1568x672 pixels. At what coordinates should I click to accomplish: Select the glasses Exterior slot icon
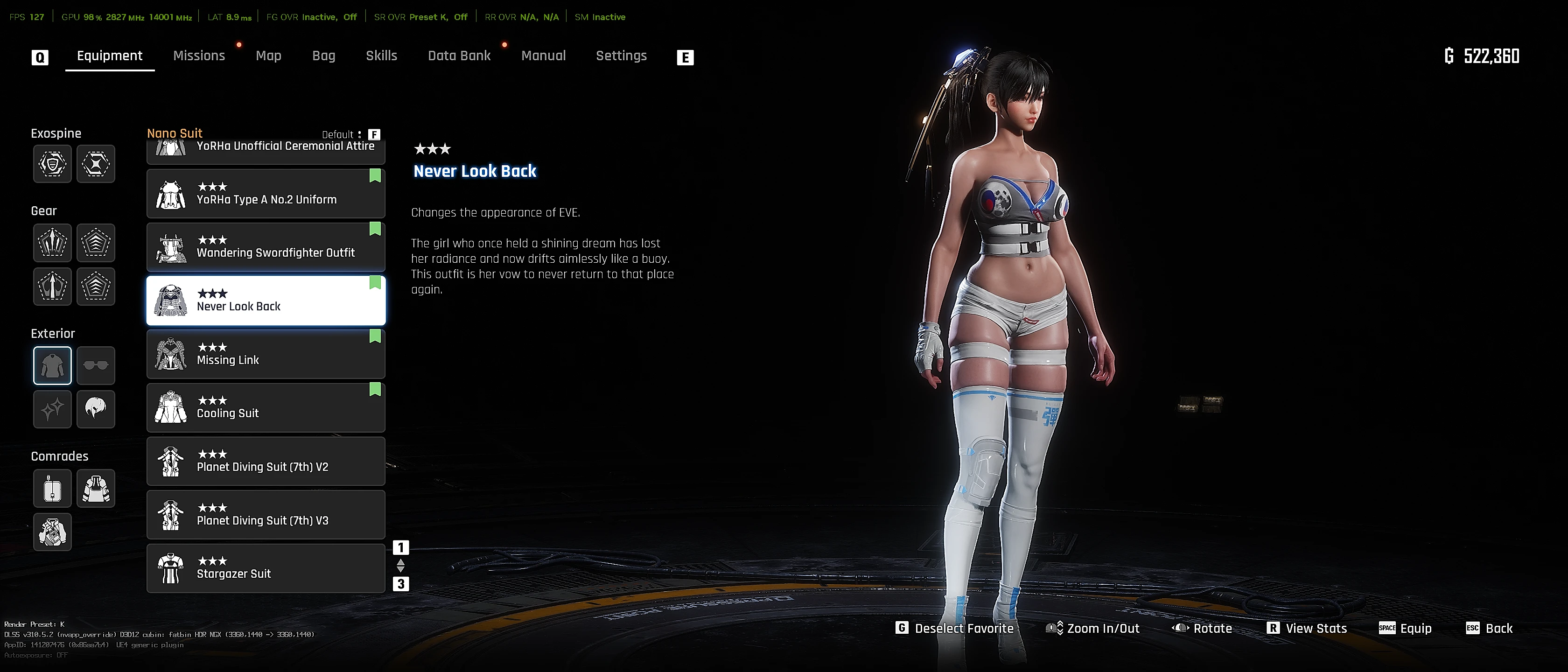pos(96,364)
